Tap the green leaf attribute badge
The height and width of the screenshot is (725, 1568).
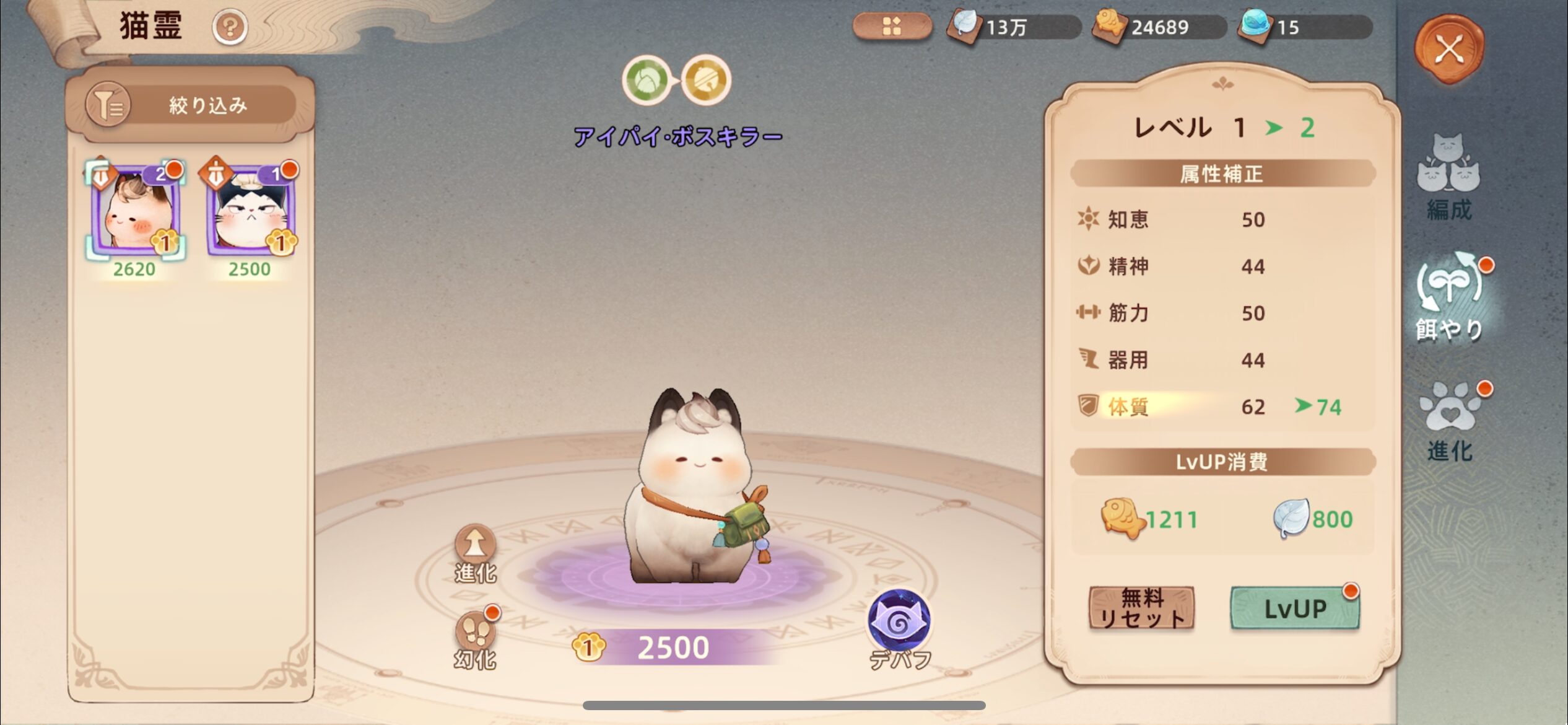tap(647, 80)
